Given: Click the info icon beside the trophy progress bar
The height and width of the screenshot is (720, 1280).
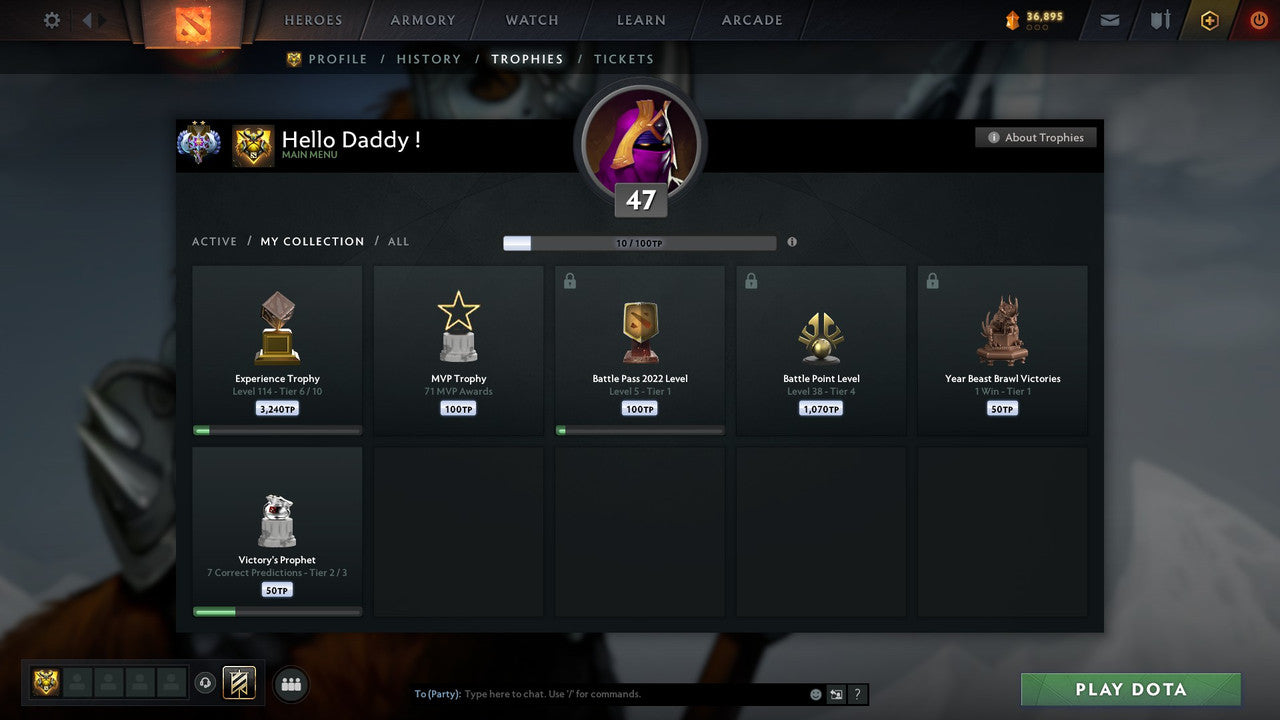Looking at the screenshot, I should pos(792,242).
